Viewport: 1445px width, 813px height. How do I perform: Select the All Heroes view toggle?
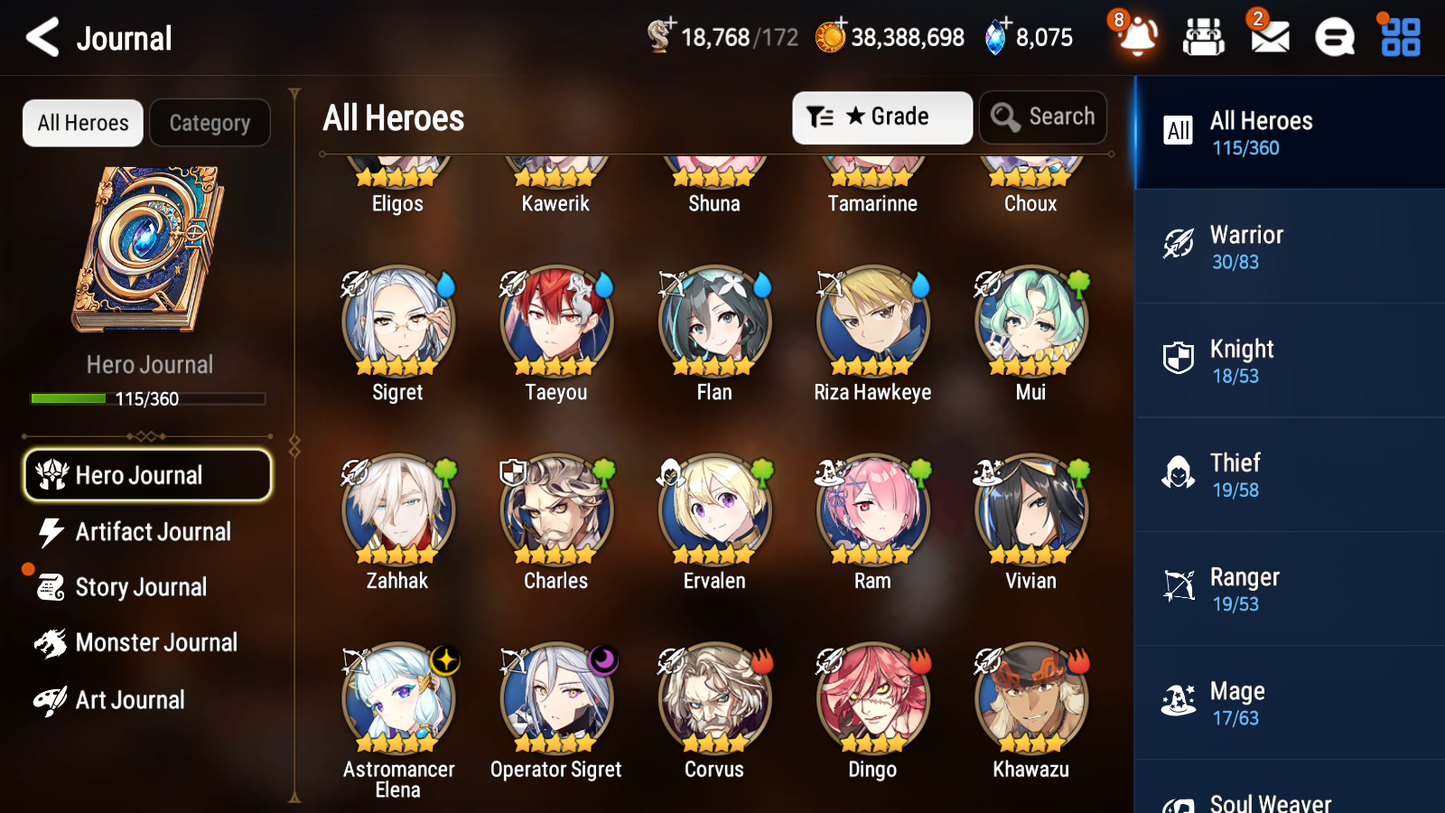(x=82, y=123)
